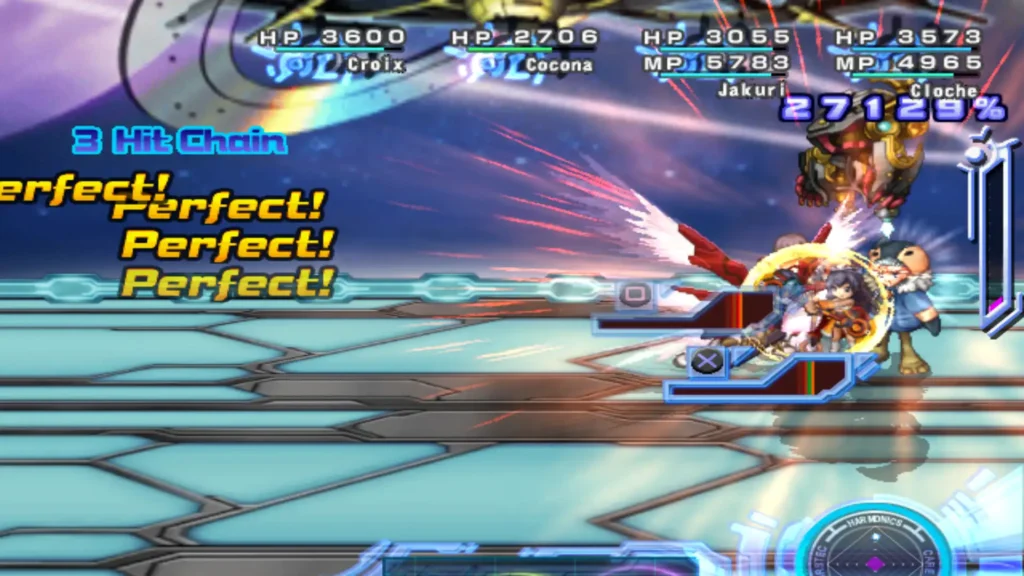Image resolution: width=1024 pixels, height=576 pixels.
Task: Select Cocona's party status panel
Action: coord(524,50)
